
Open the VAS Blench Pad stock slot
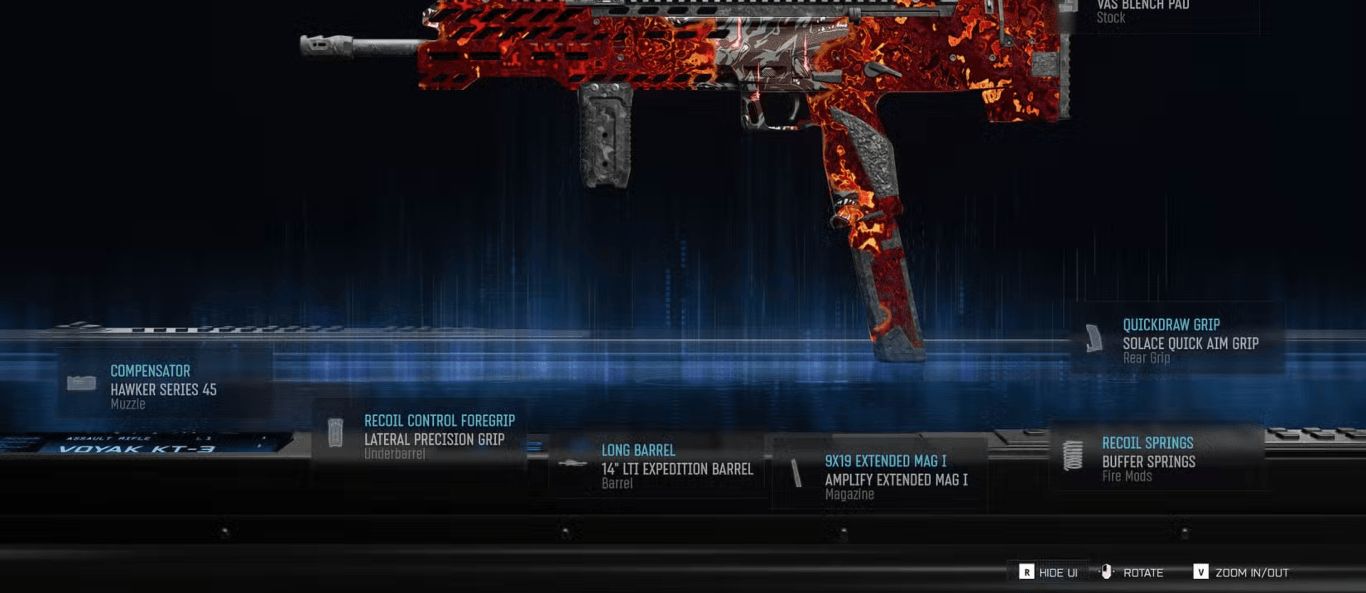[1160, 10]
